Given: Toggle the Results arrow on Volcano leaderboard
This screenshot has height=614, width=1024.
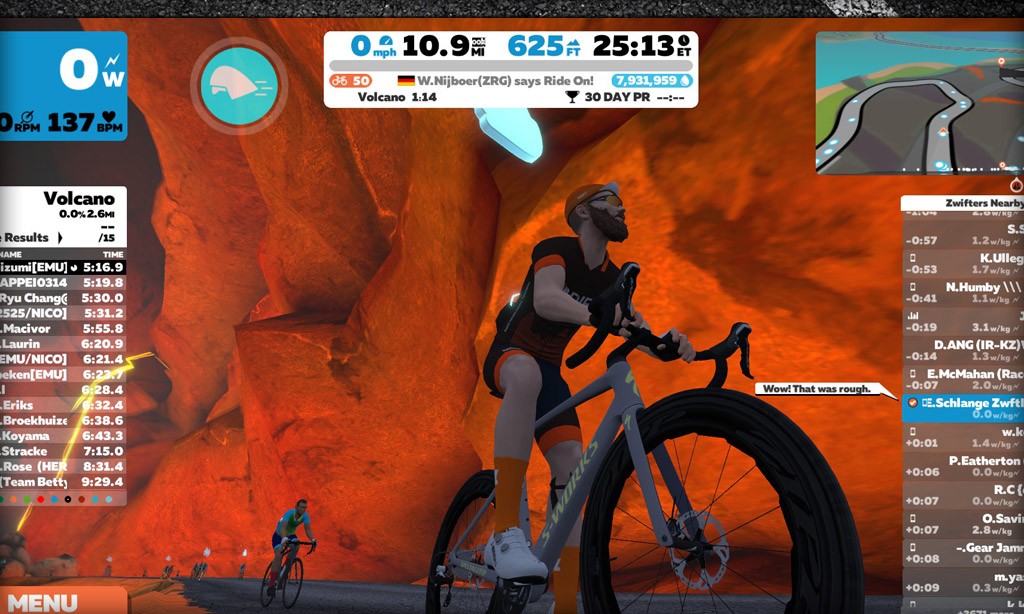Looking at the screenshot, I should 58,237.
